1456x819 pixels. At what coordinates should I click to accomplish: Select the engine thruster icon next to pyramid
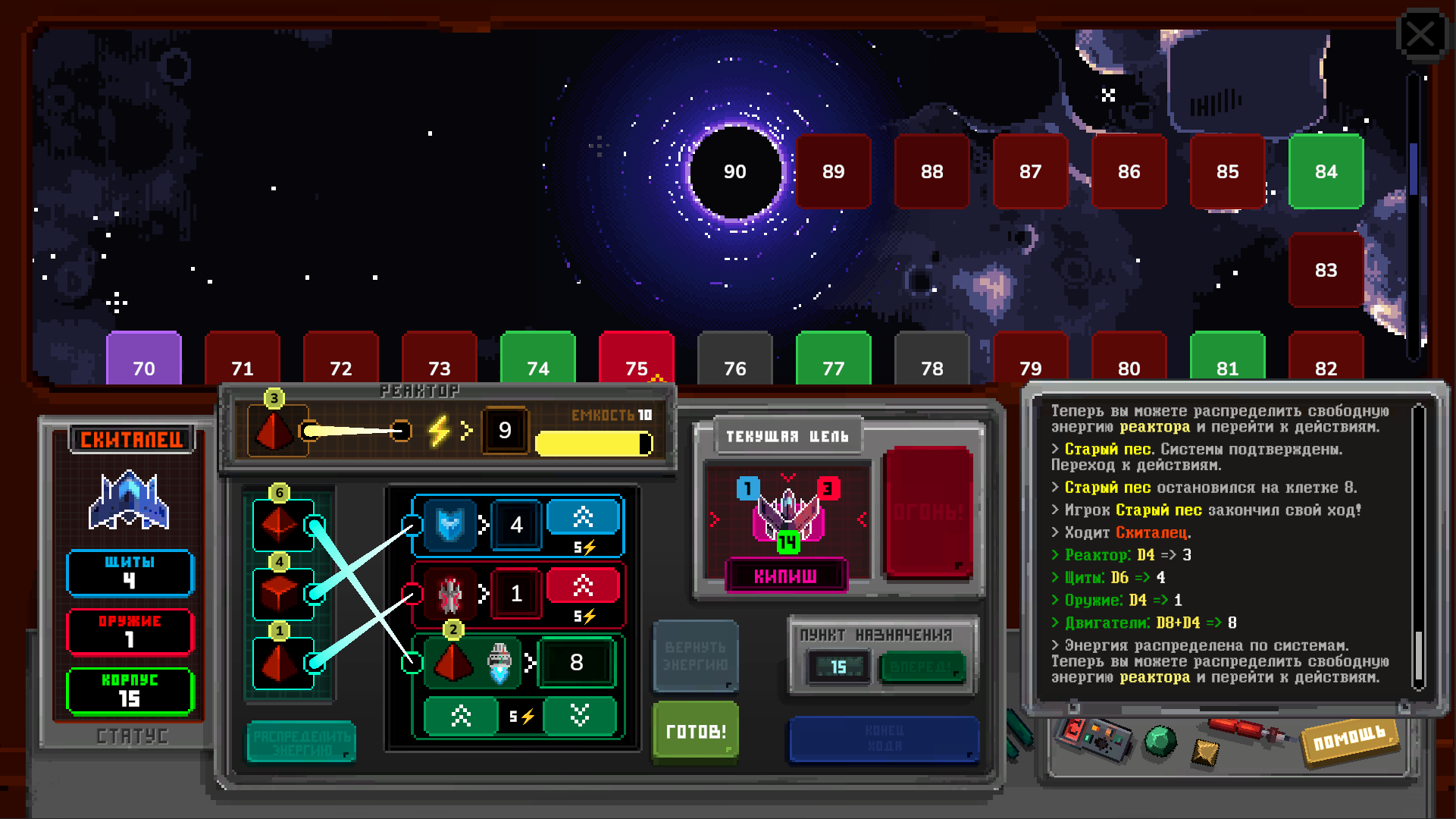tap(500, 662)
